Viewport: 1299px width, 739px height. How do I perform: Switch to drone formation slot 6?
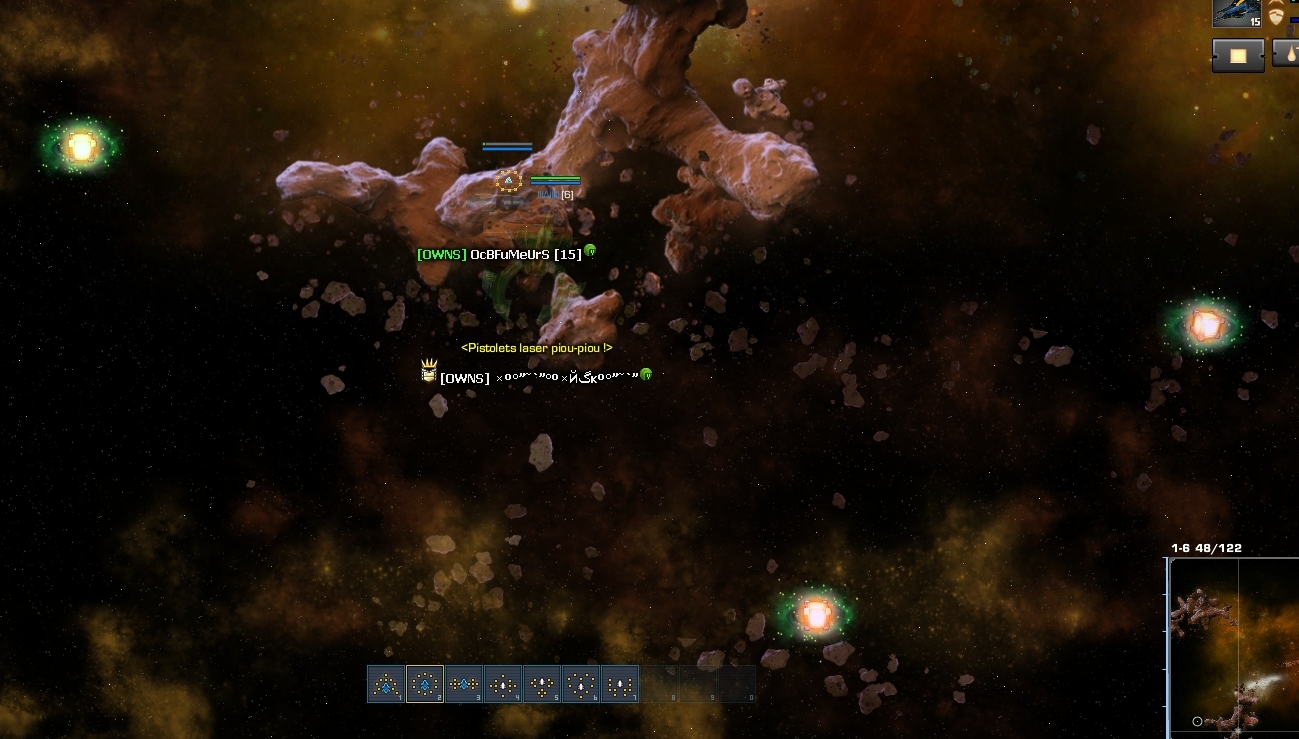coord(581,685)
